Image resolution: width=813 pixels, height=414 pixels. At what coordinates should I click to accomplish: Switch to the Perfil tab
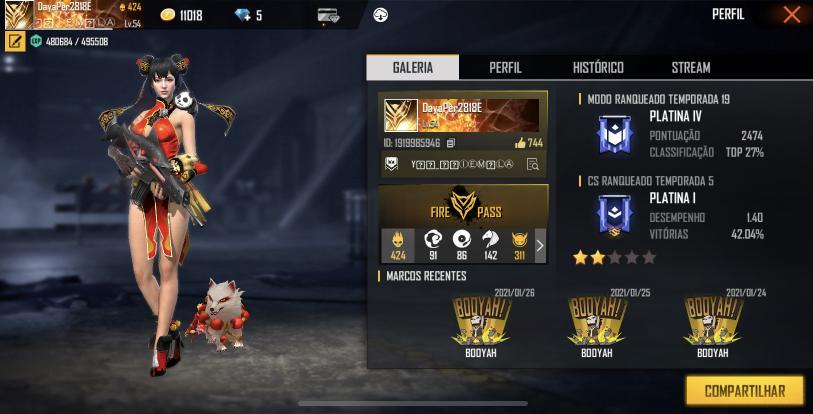(x=505, y=67)
